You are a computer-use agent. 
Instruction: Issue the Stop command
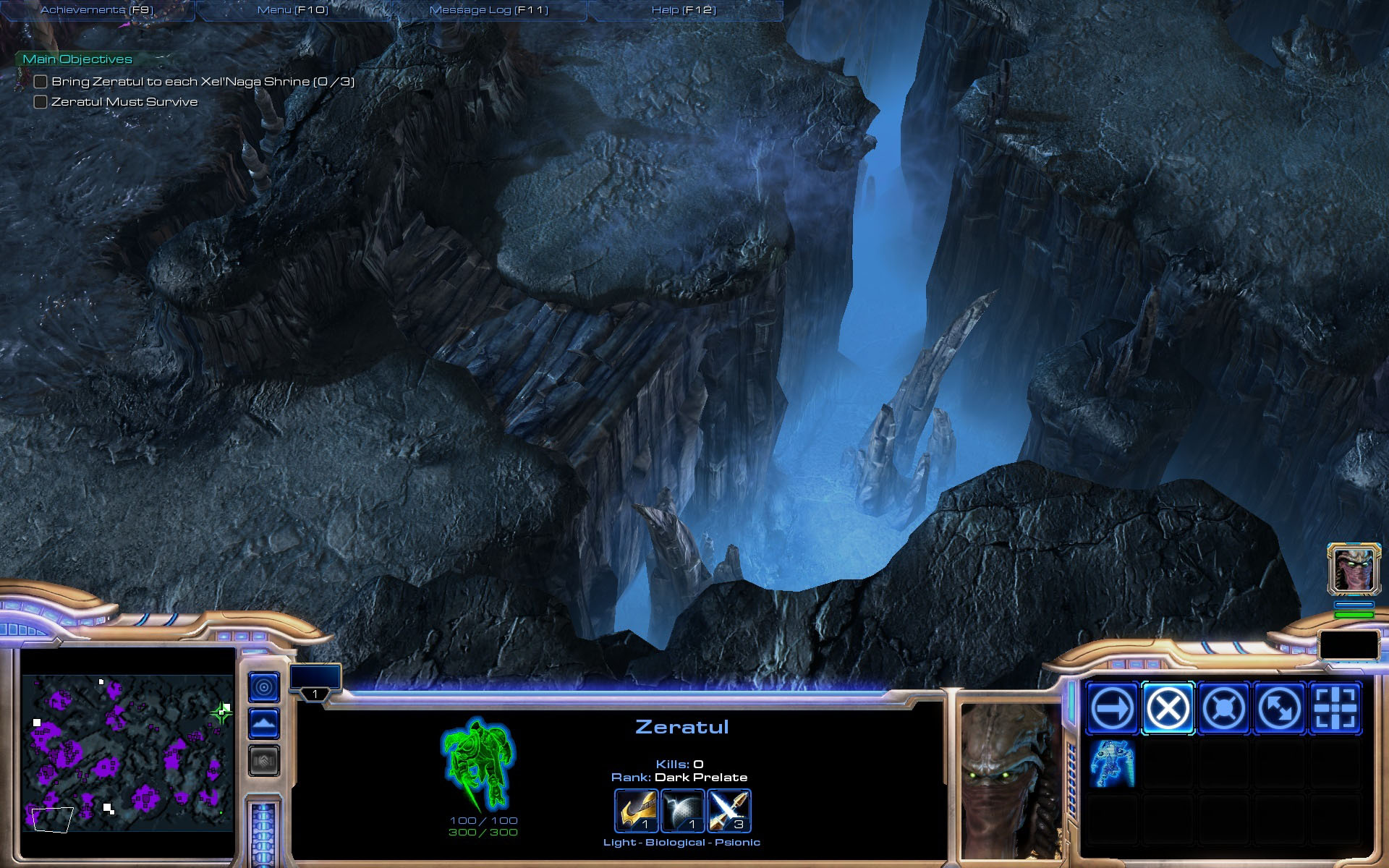coord(1168,708)
